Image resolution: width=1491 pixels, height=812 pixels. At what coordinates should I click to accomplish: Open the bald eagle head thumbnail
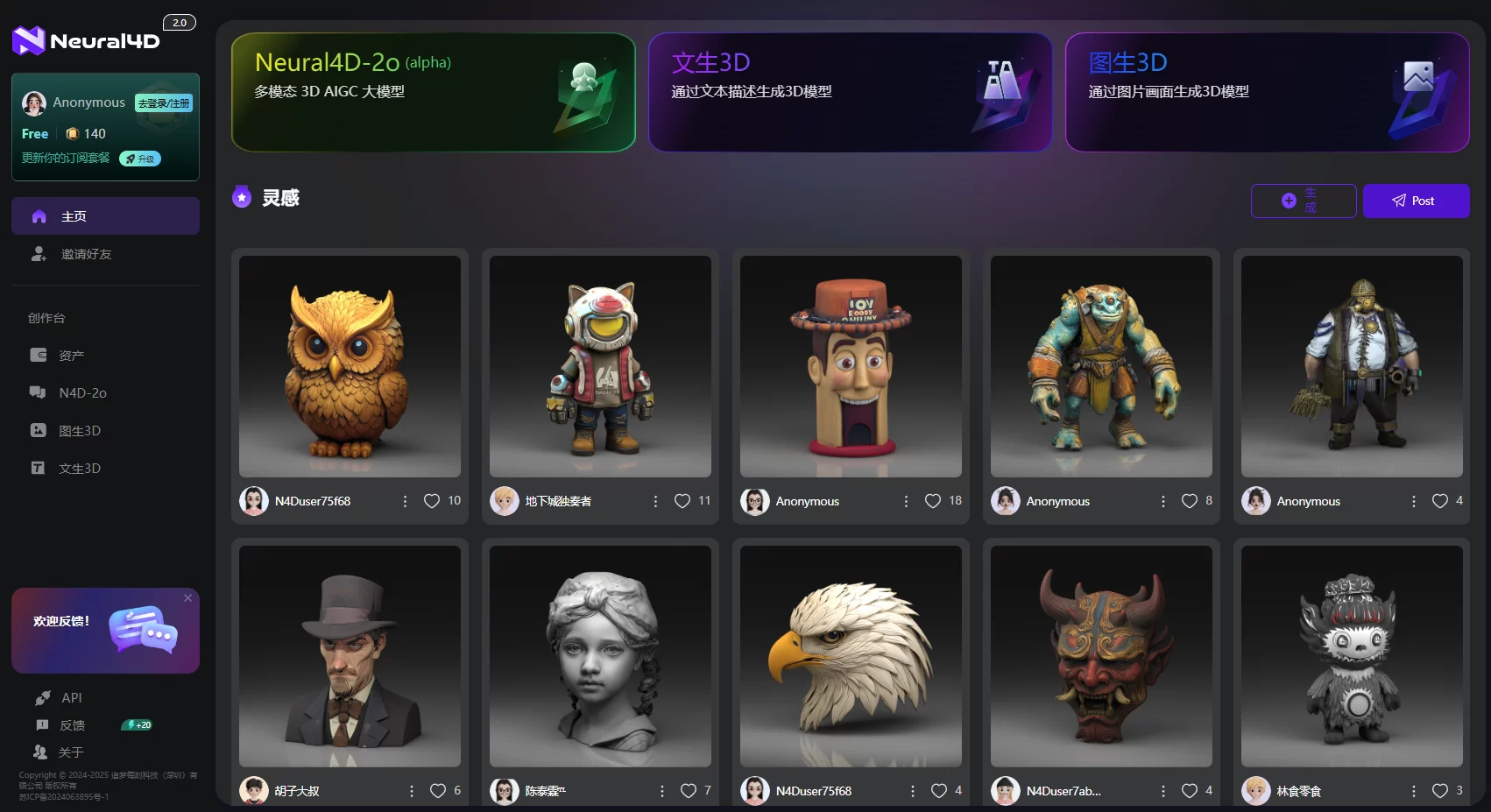[x=851, y=656]
